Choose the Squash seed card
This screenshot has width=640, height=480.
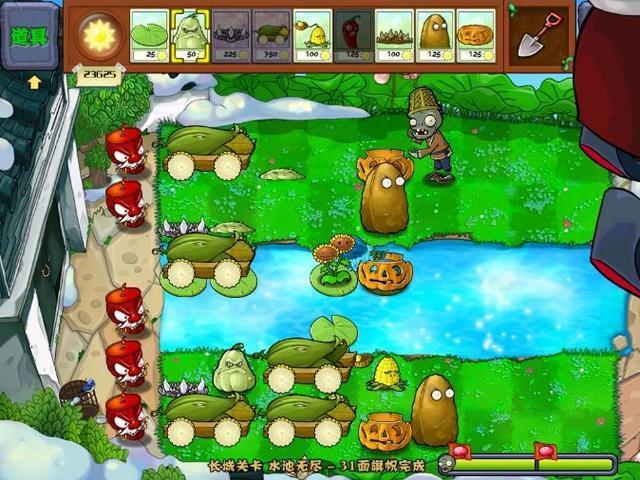(x=190, y=36)
